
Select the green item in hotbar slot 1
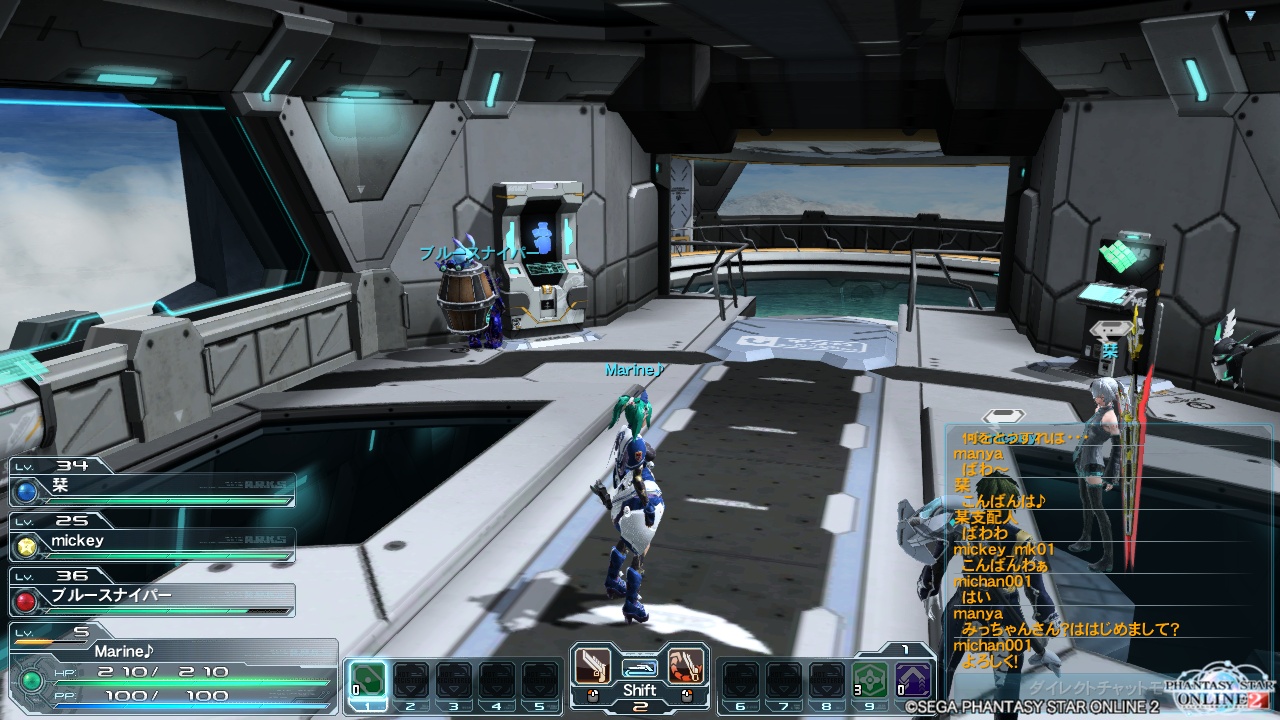coord(367,680)
